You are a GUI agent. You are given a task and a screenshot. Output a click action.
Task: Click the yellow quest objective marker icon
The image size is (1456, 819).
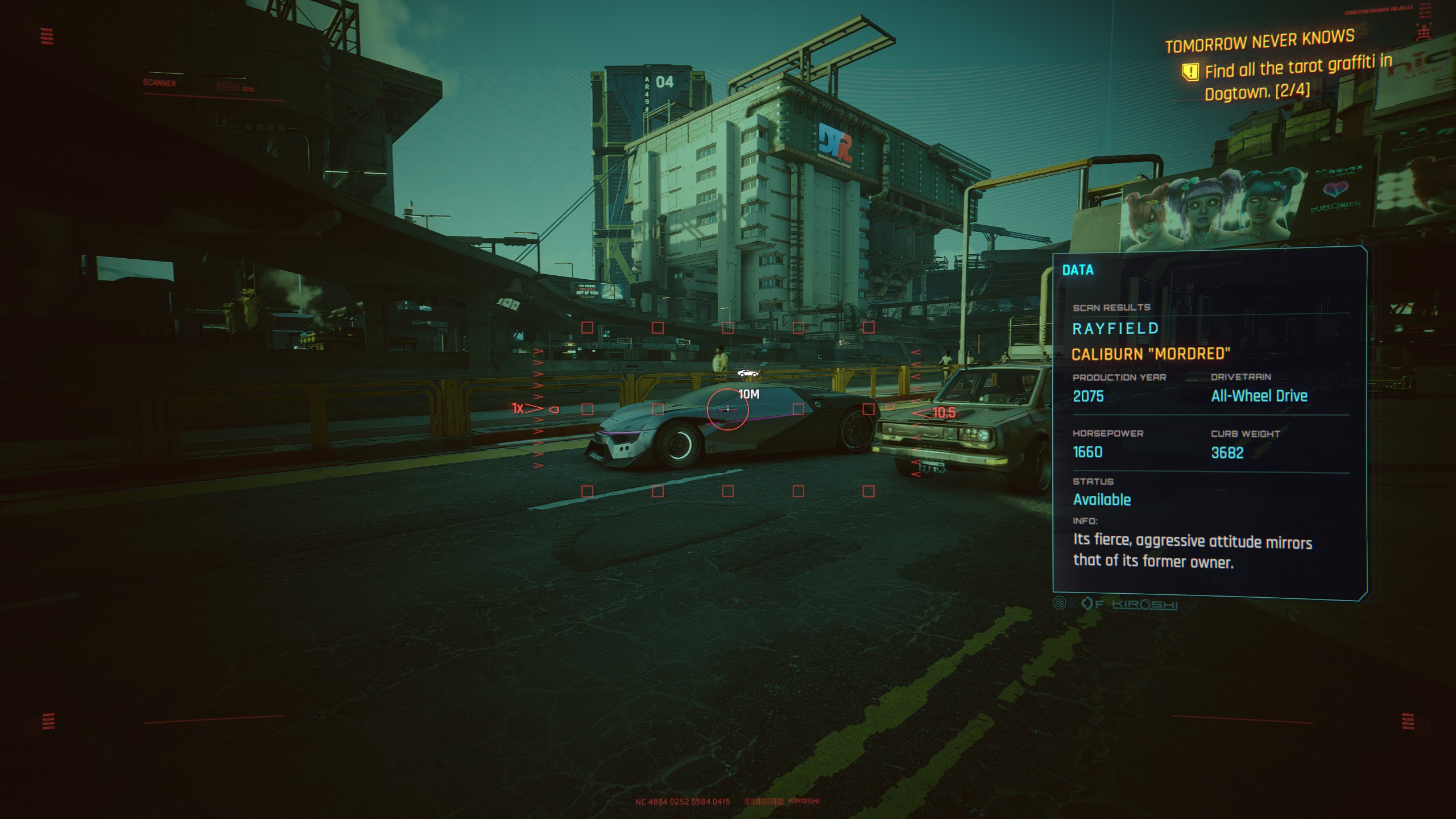pos(1190,72)
